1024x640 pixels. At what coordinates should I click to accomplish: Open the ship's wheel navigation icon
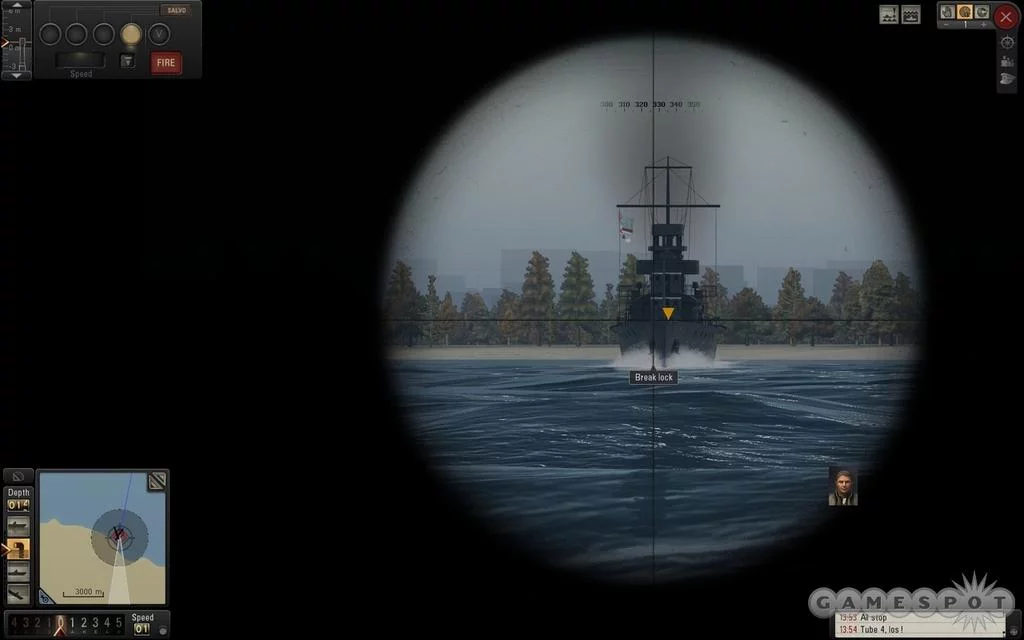coord(1007,42)
